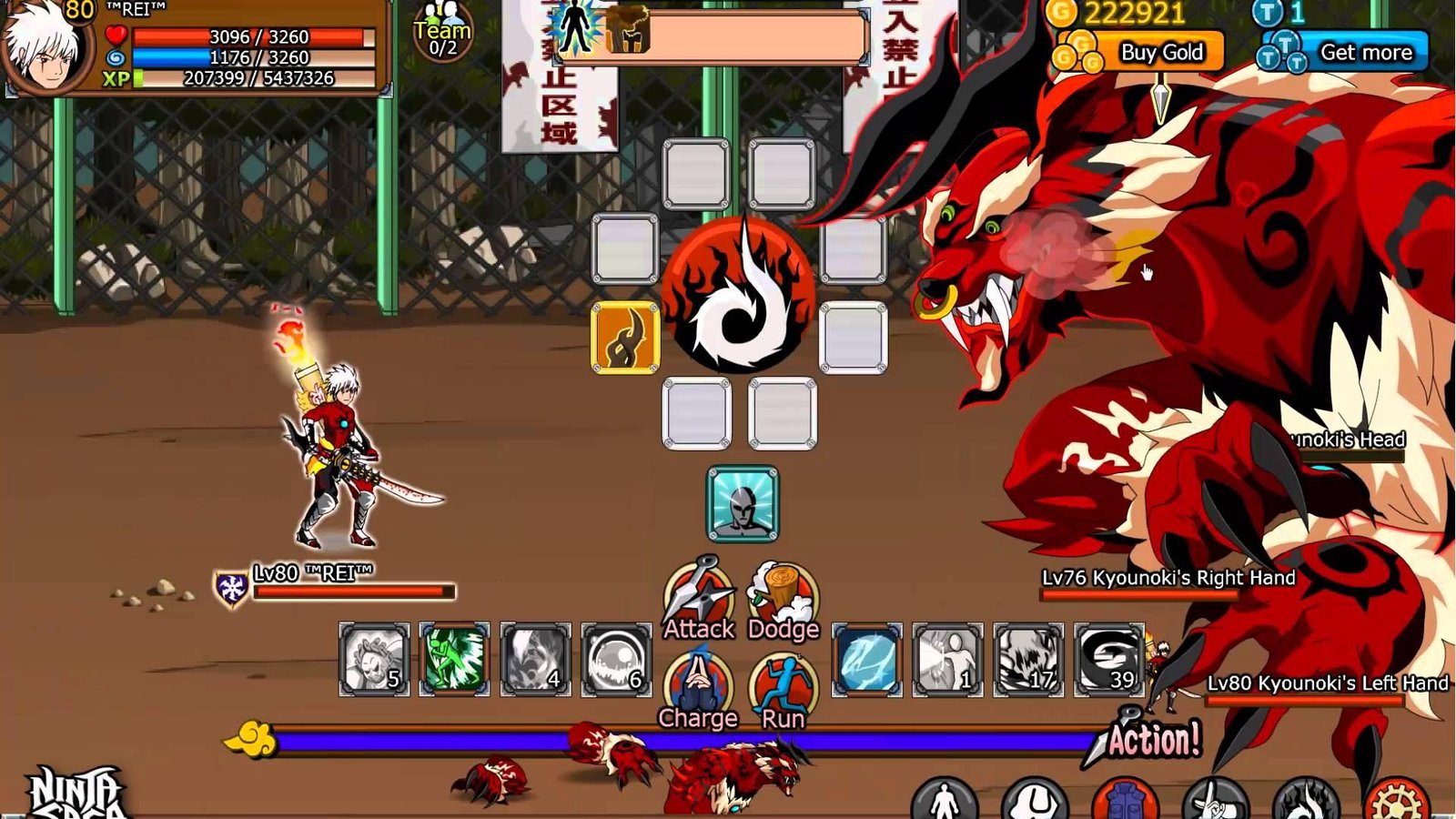
Task: Open the settings menu via the gear icon
Action: tap(1399, 801)
